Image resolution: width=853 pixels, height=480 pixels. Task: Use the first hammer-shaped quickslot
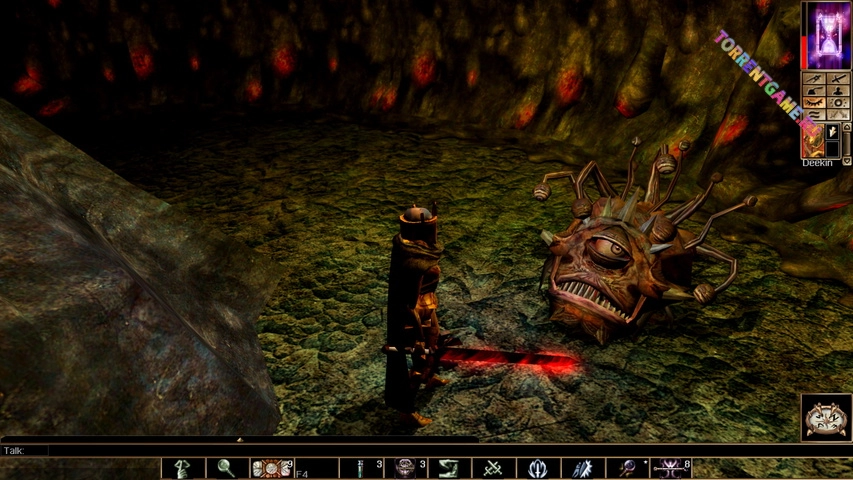(183, 468)
